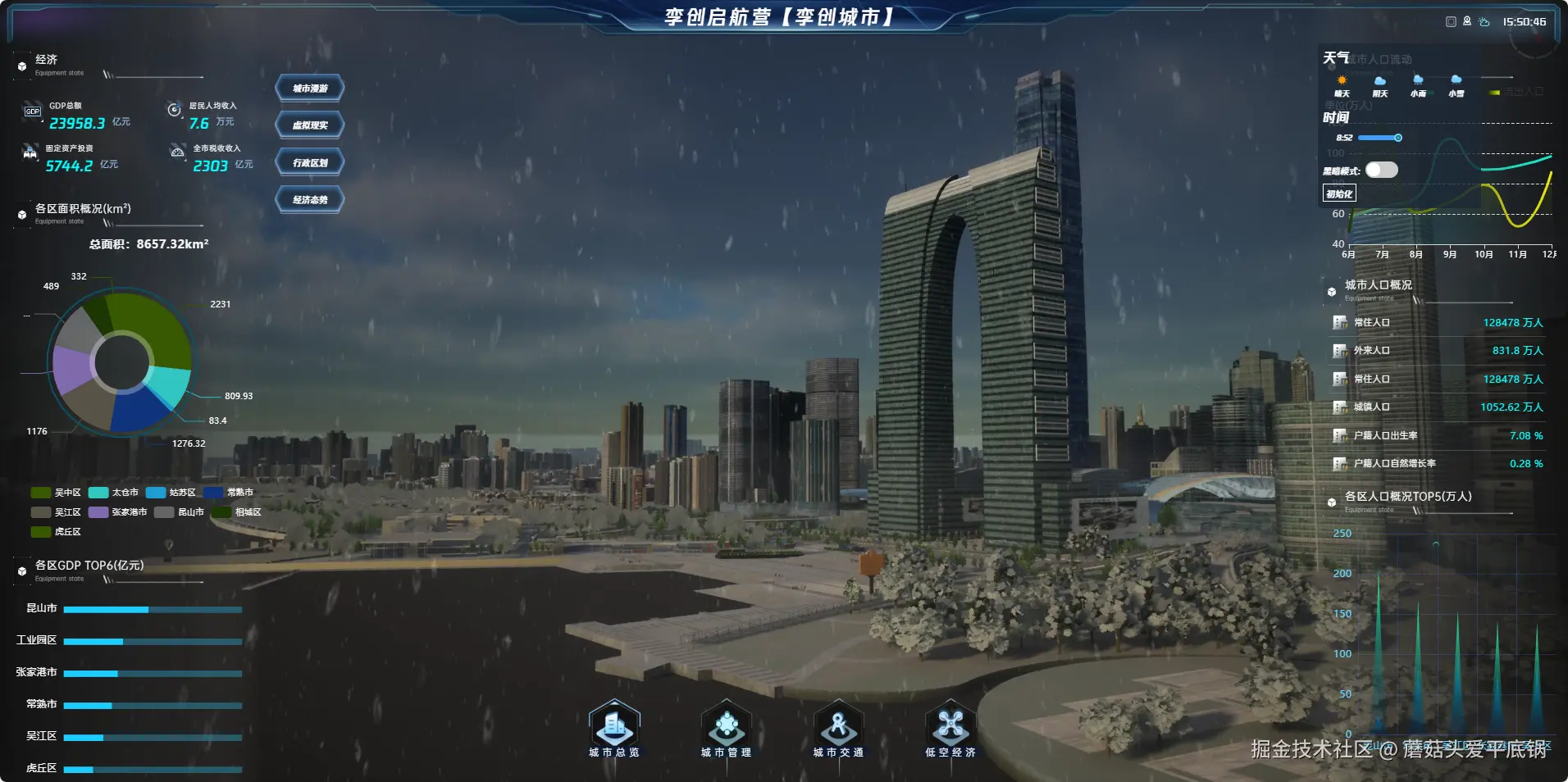Click the 初始化 reset button

pyautogui.click(x=1339, y=193)
